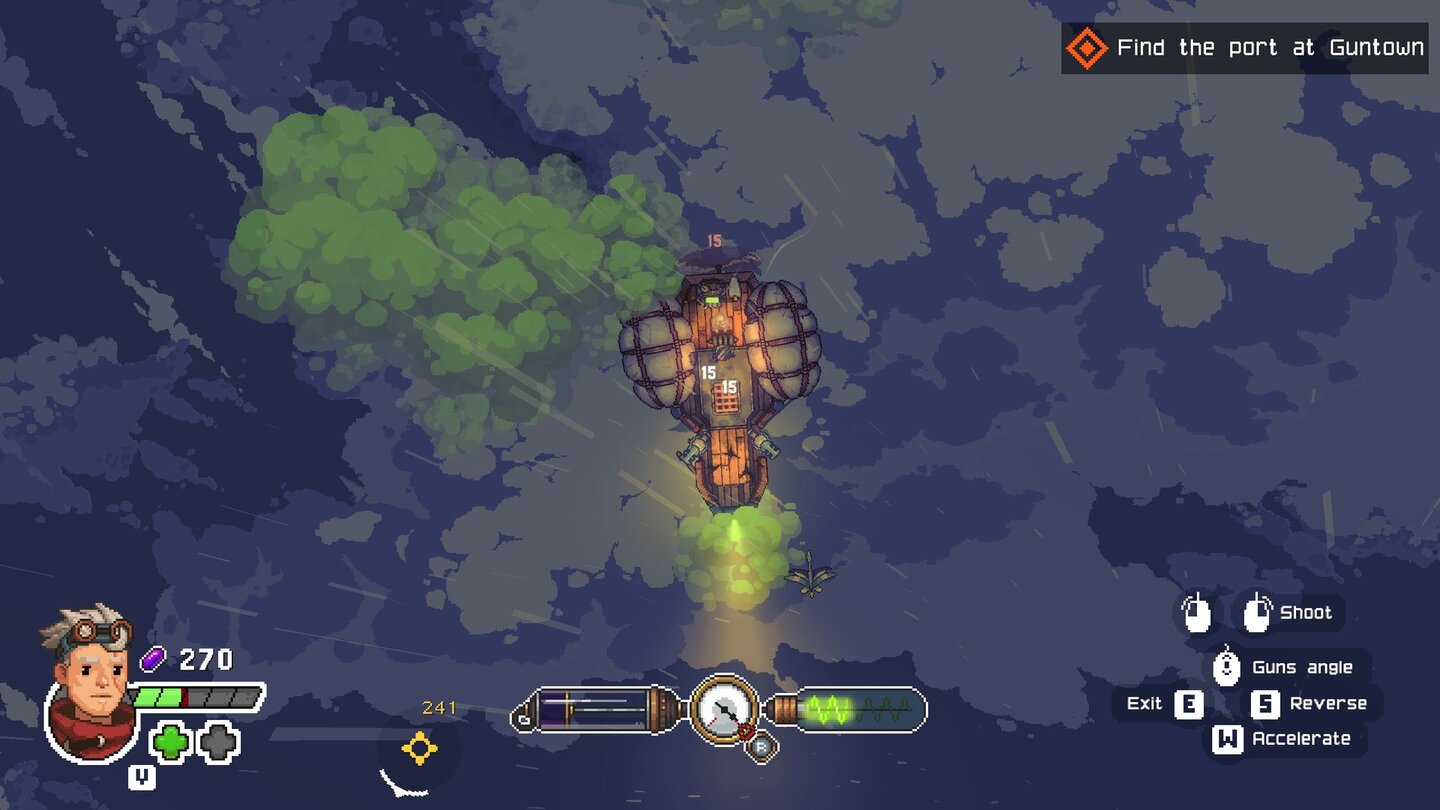Click the left mouse button icon

pos(1196,612)
